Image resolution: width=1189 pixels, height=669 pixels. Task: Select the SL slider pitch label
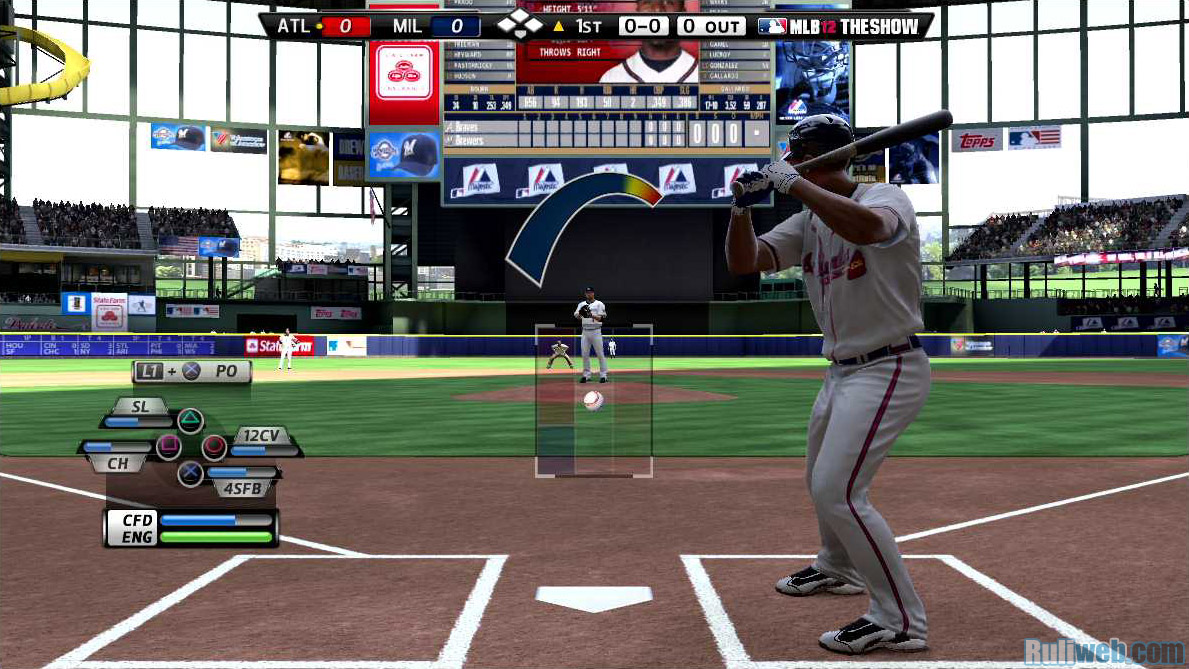tap(139, 406)
